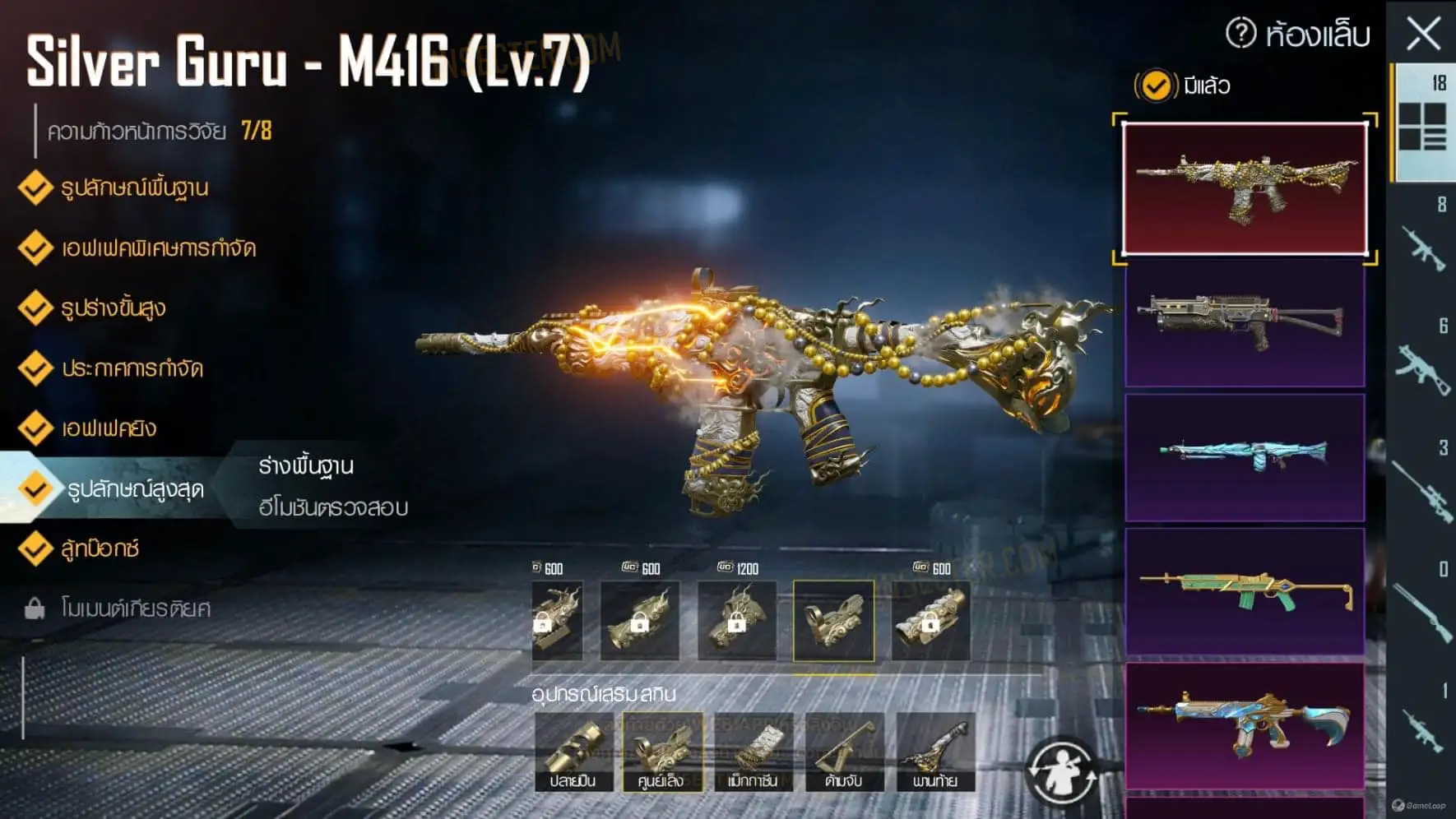Select the เอฟเฟคยิง entry

[109, 428]
